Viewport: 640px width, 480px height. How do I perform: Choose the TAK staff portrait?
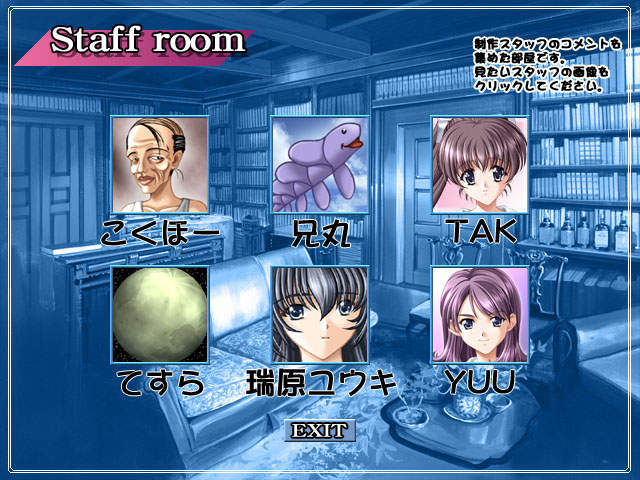pyautogui.click(x=480, y=165)
